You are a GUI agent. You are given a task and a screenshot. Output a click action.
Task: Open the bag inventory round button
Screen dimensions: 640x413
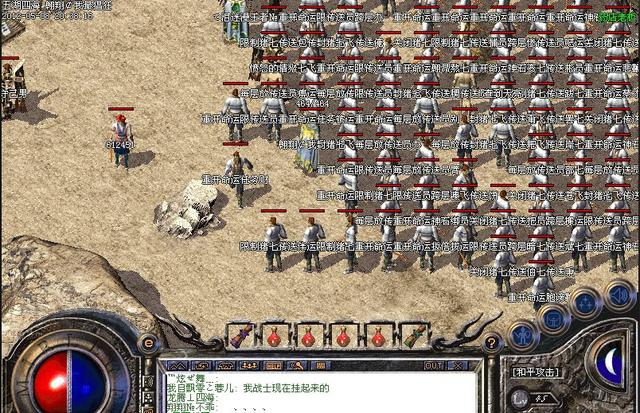(553, 317)
